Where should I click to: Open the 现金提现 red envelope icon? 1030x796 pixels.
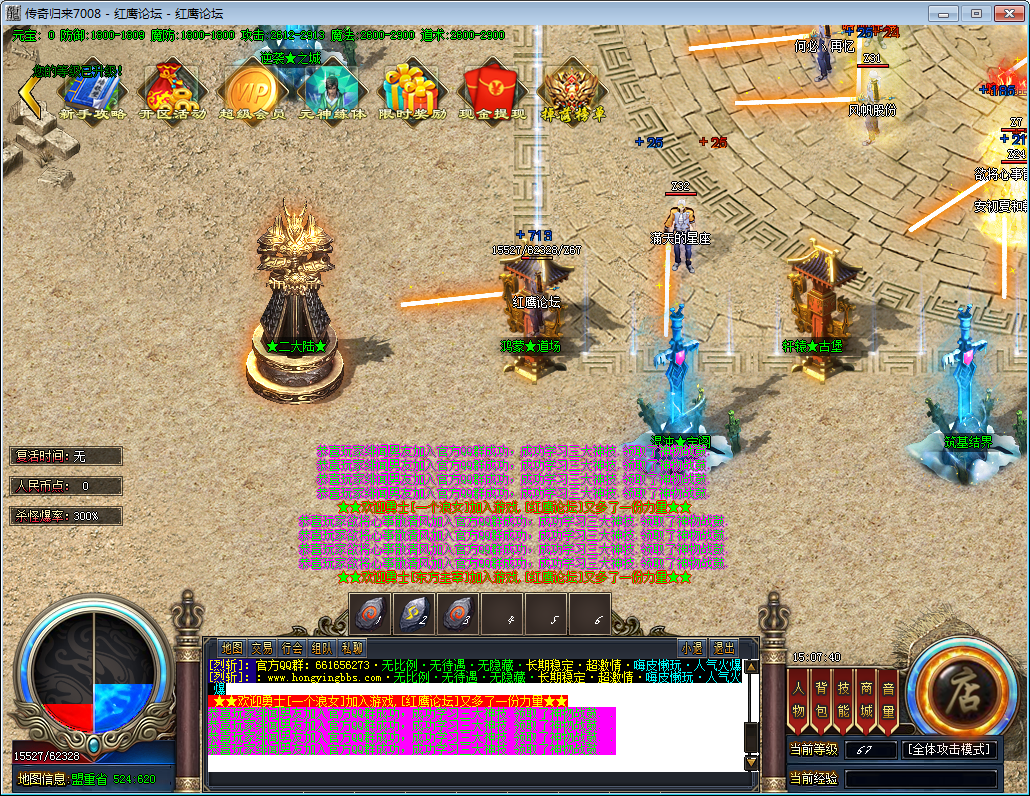point(492,92)
